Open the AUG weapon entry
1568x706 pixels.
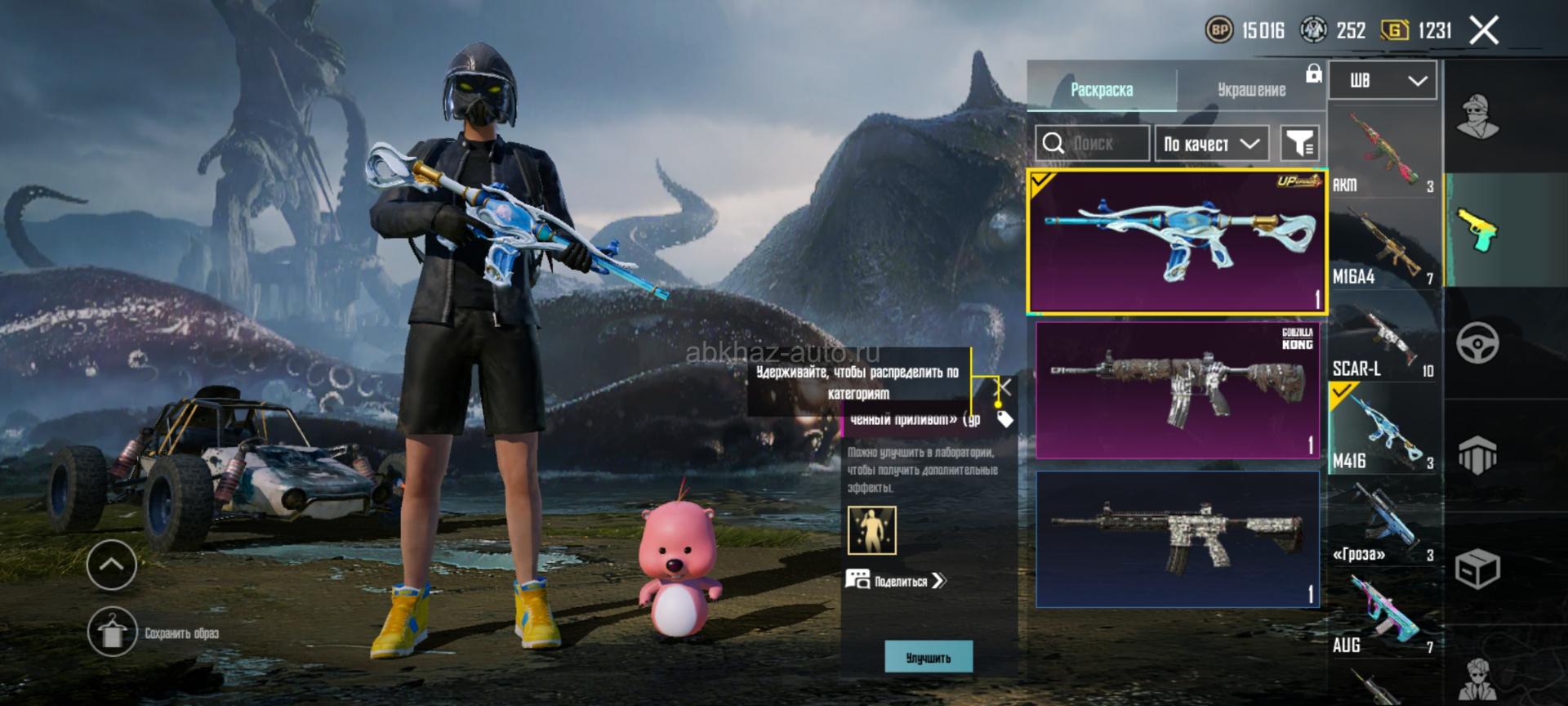pyautogui.click(x=1383, y=613)
